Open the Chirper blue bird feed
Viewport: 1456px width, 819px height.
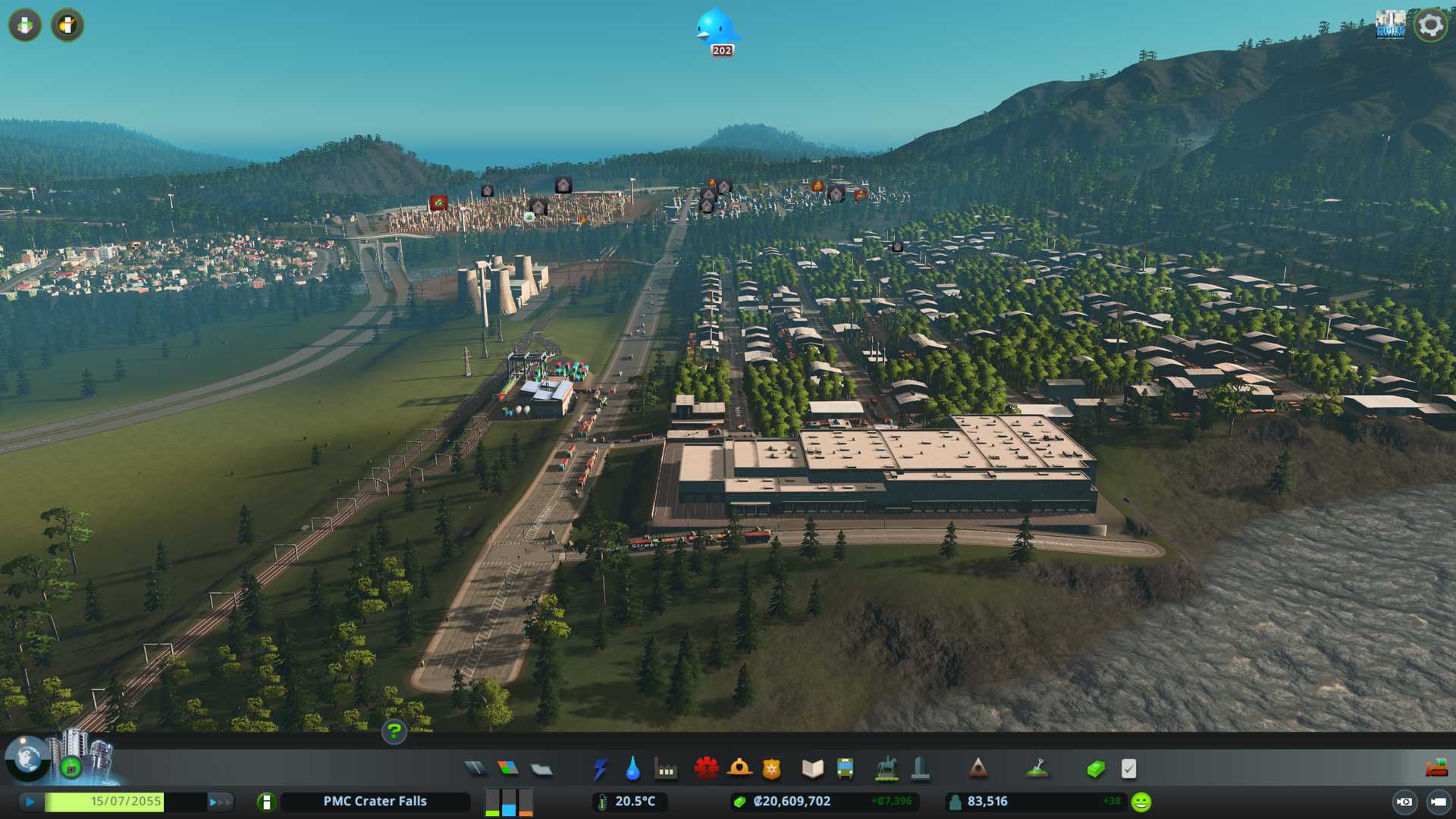coord(717,30)
